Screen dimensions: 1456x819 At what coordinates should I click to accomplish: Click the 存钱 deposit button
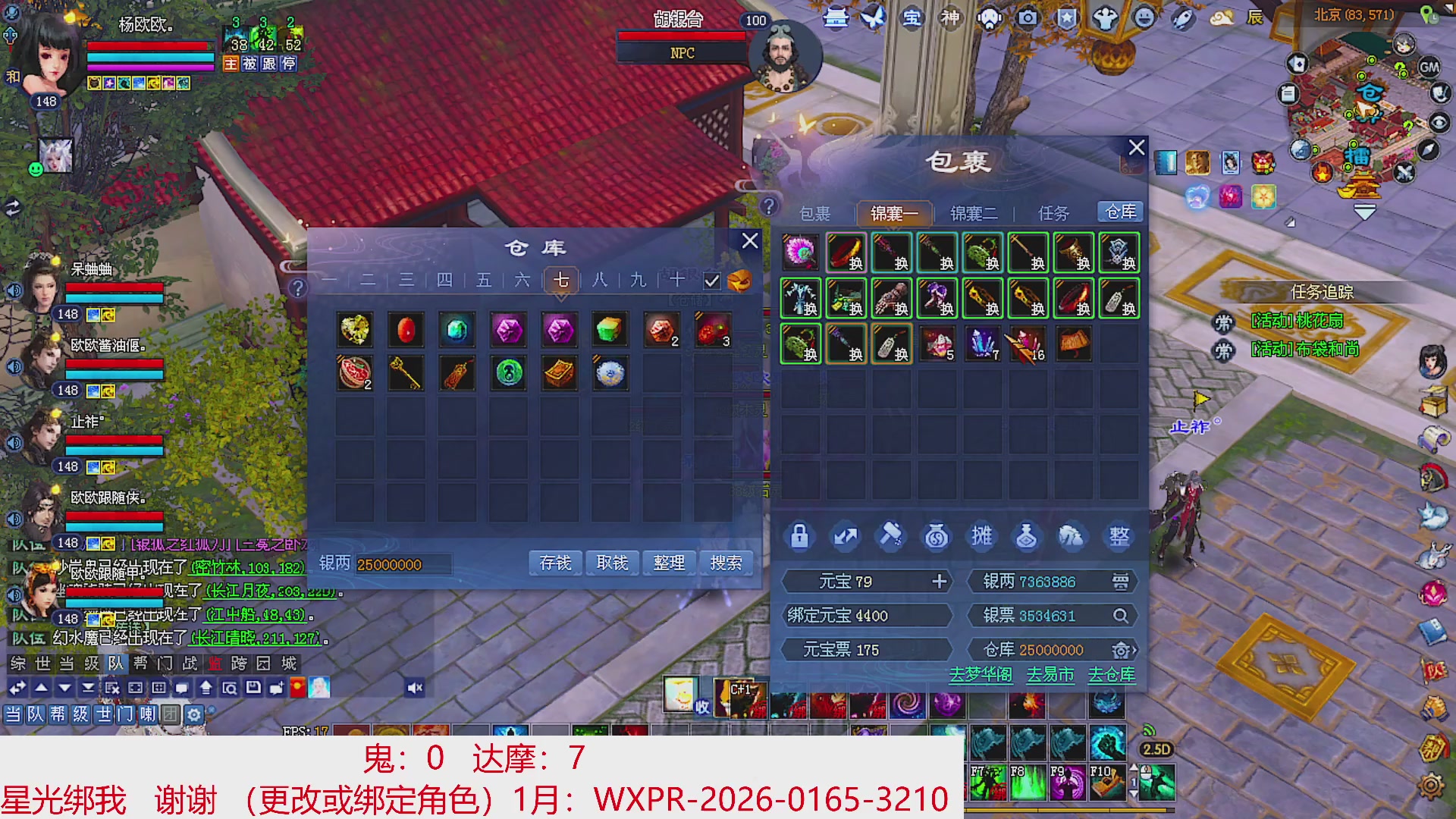(554, 563)
